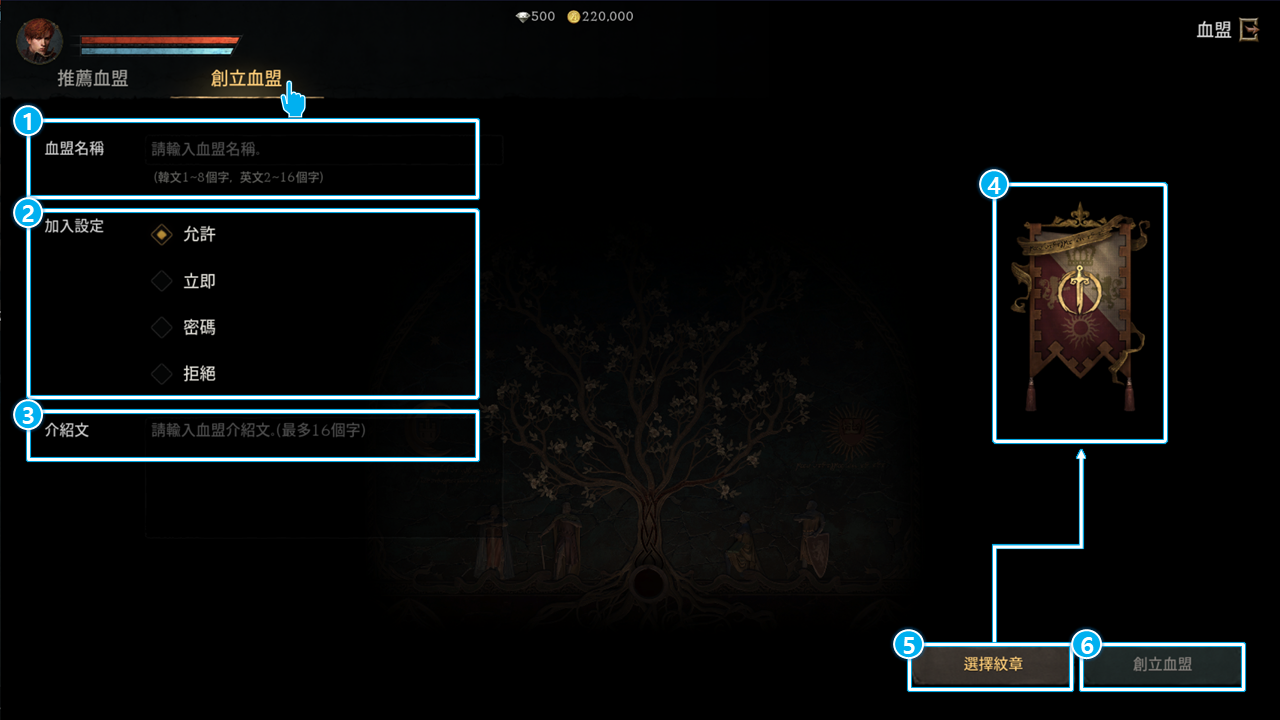1280x720 pixels.
Task: Choose the 立即 join setting
Action: tap(162, 282)
